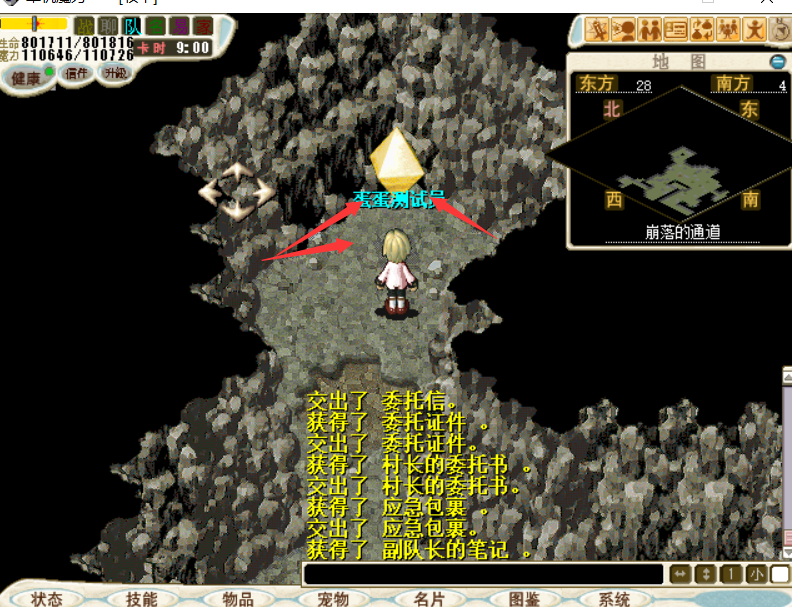Open the 系统 system menu
Image resolution: width=792 pixels, height=607 pixels.
[614, 598]
